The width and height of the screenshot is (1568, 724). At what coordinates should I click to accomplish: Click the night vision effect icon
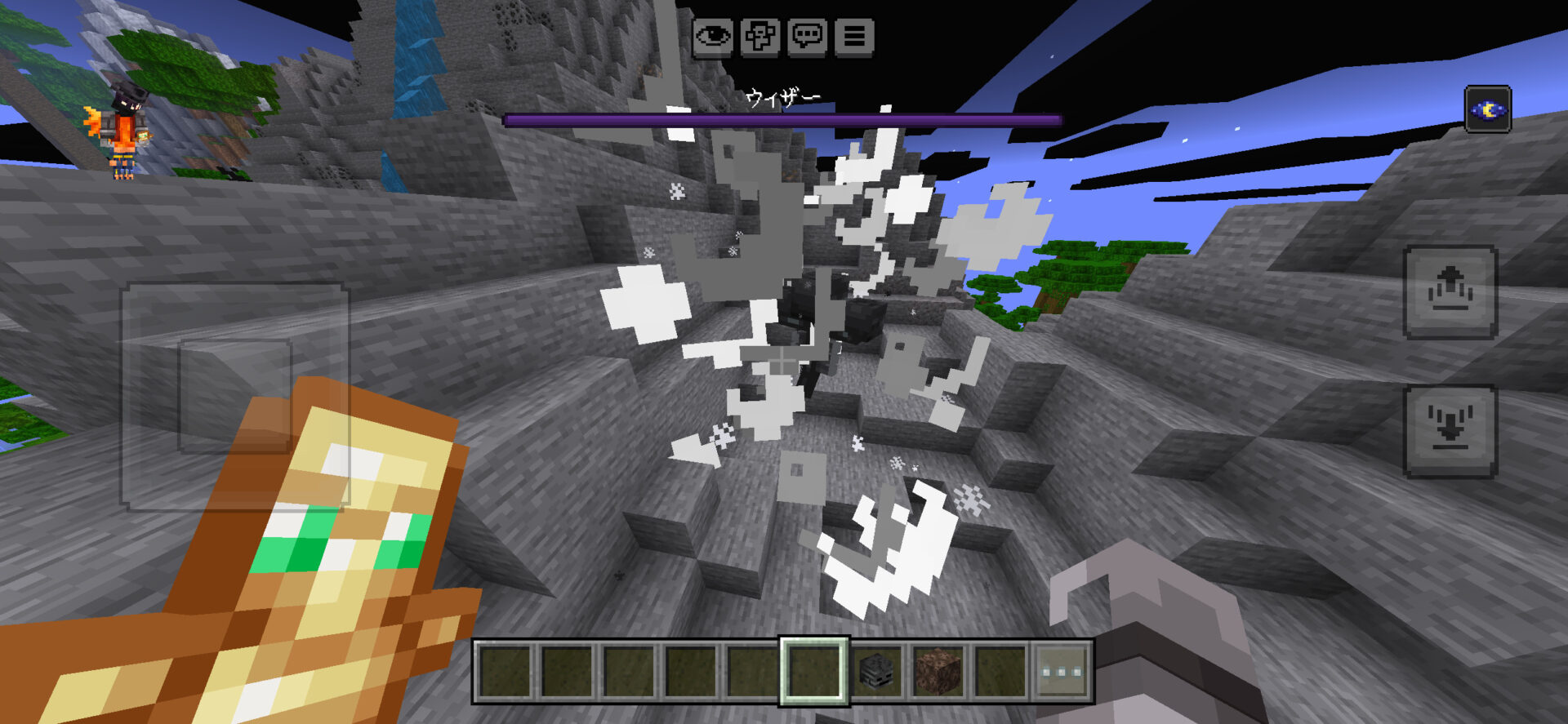tap(1487, 109)
